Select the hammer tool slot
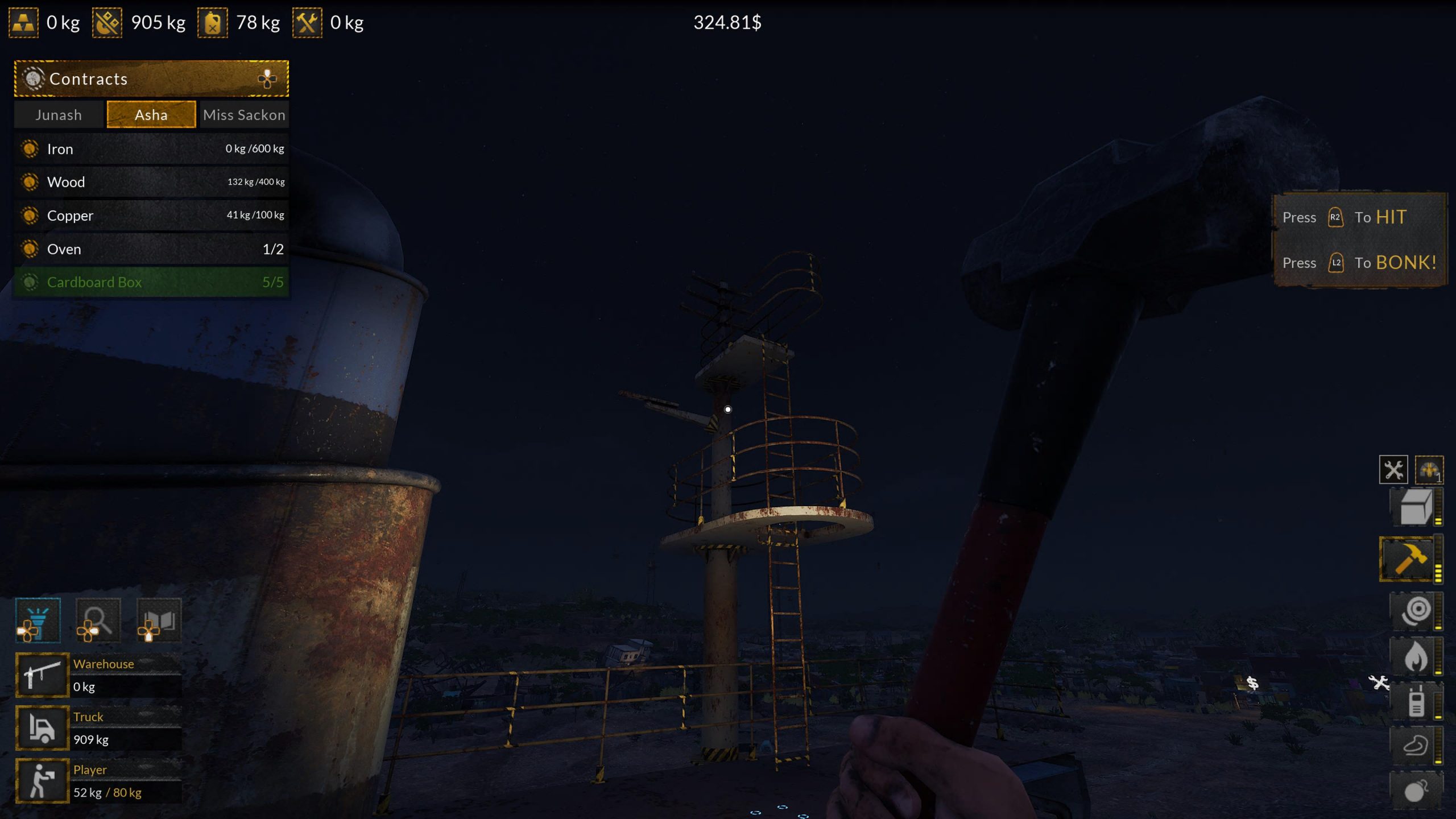 coord(1408,560)
